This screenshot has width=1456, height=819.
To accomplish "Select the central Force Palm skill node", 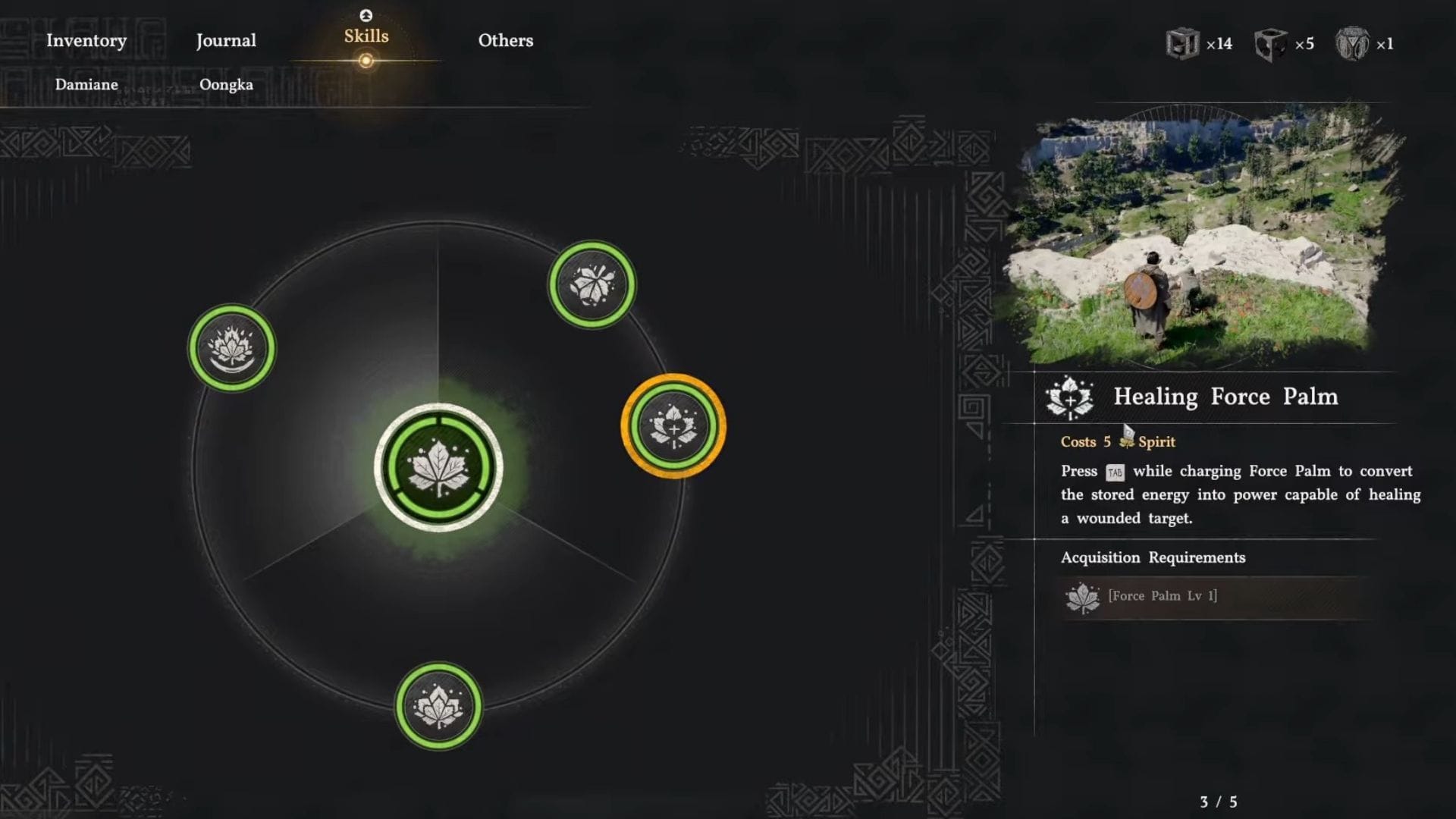I will pos(438,467).
